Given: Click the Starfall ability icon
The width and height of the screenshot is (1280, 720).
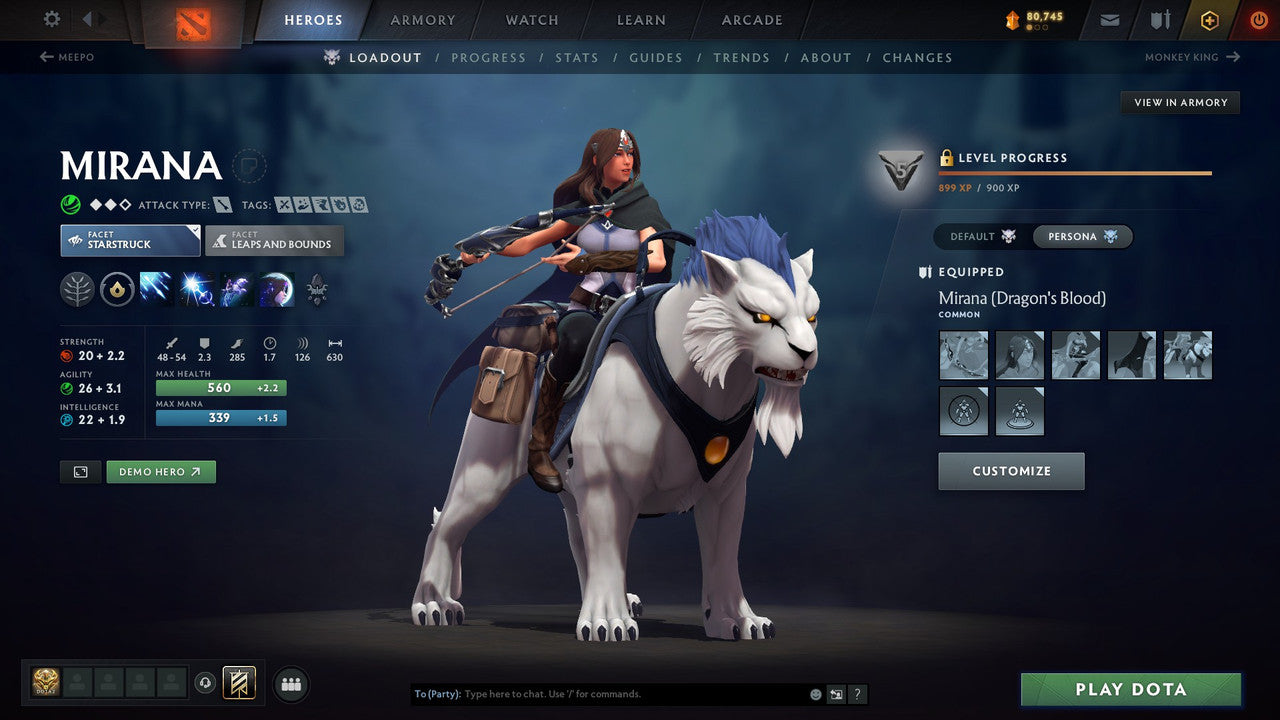Looking at the screenshot, I should pos(156,290).
